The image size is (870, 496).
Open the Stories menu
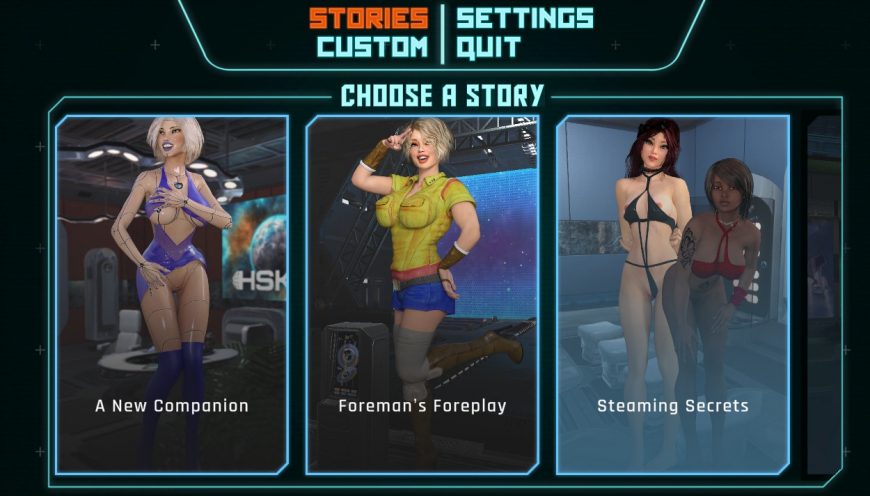[368, 18]
